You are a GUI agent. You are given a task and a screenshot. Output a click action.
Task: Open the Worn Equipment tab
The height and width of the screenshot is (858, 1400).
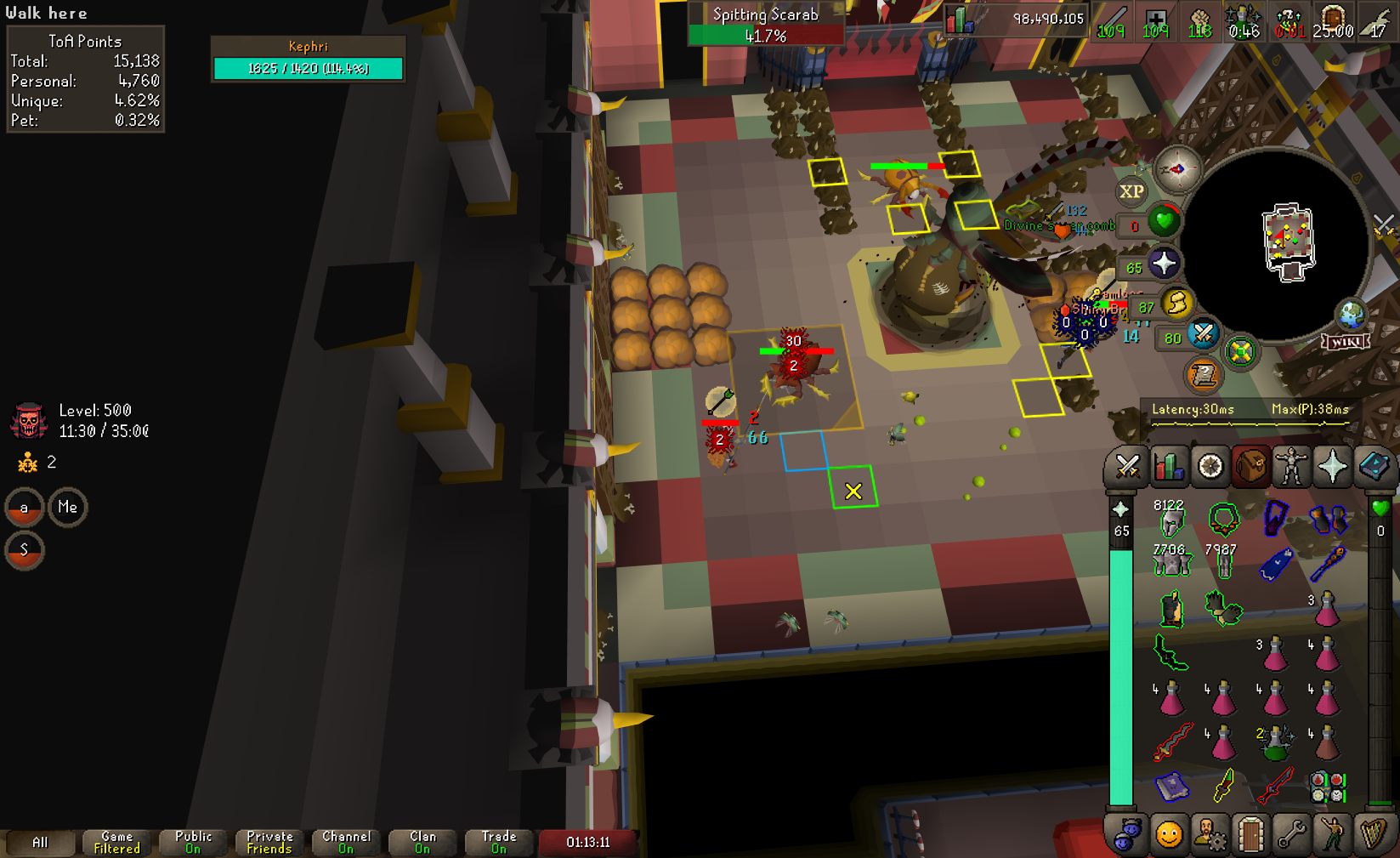[1291, 467]
